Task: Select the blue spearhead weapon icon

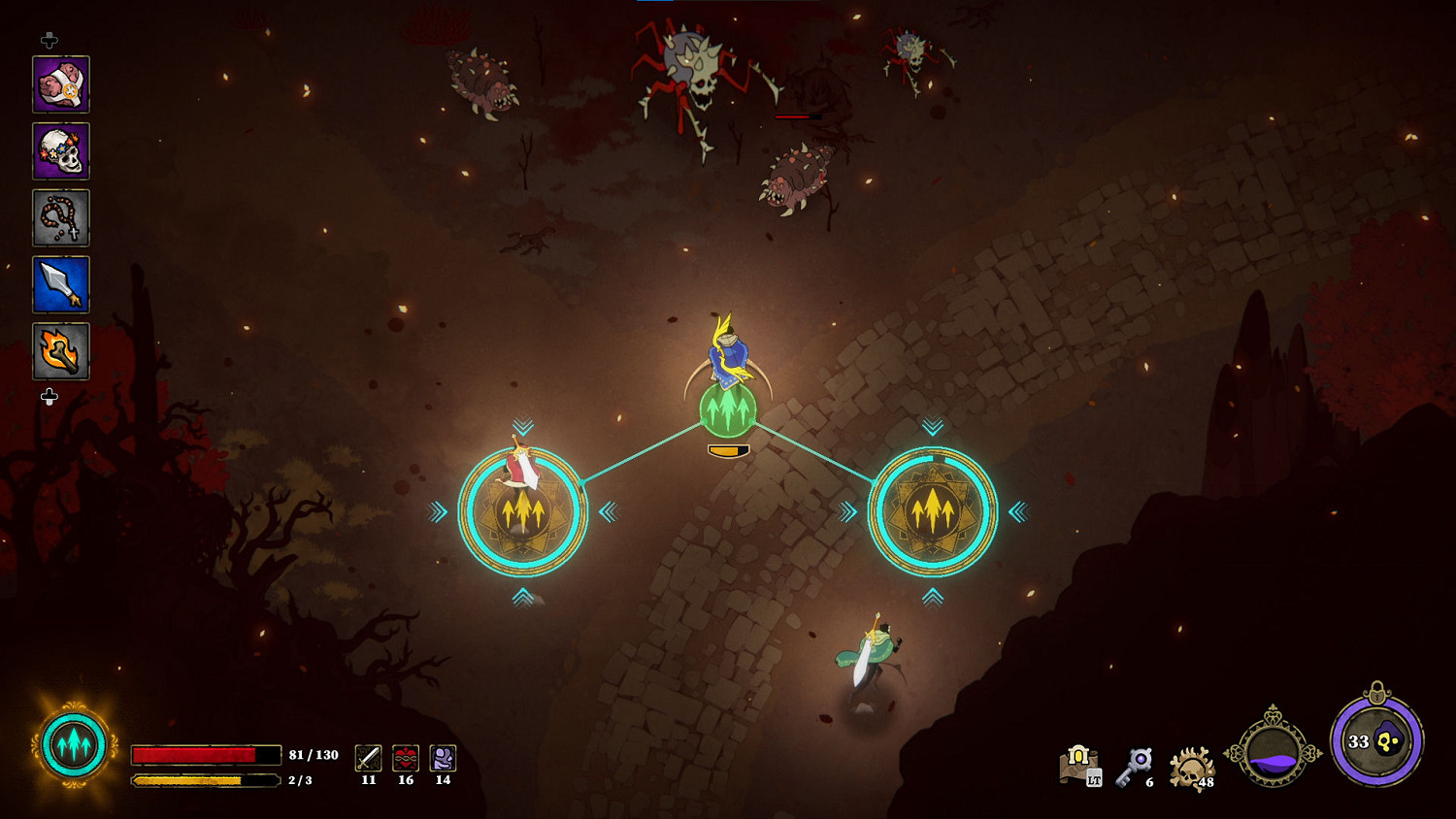Action: 60,285
